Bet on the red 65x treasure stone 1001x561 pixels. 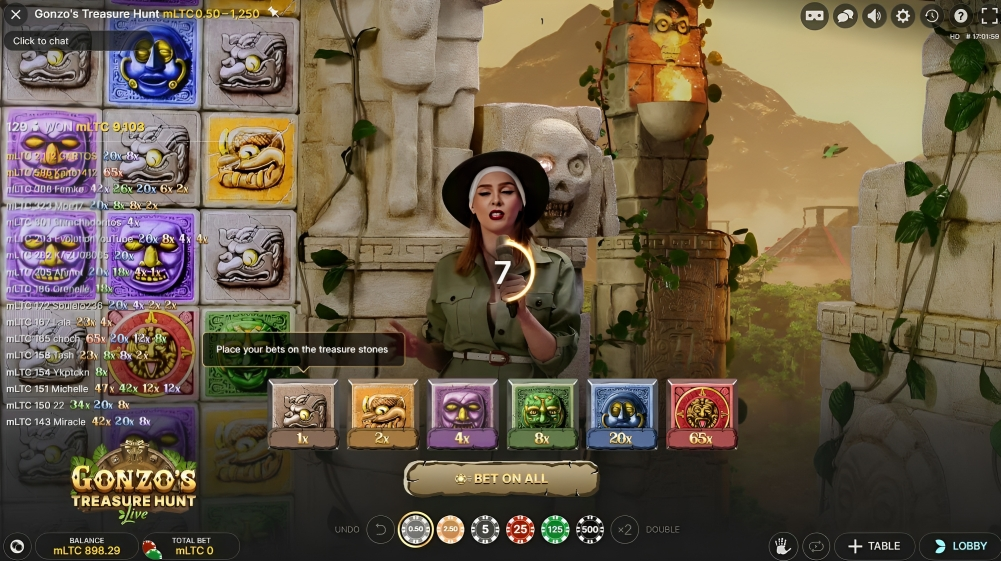(701, 413)
